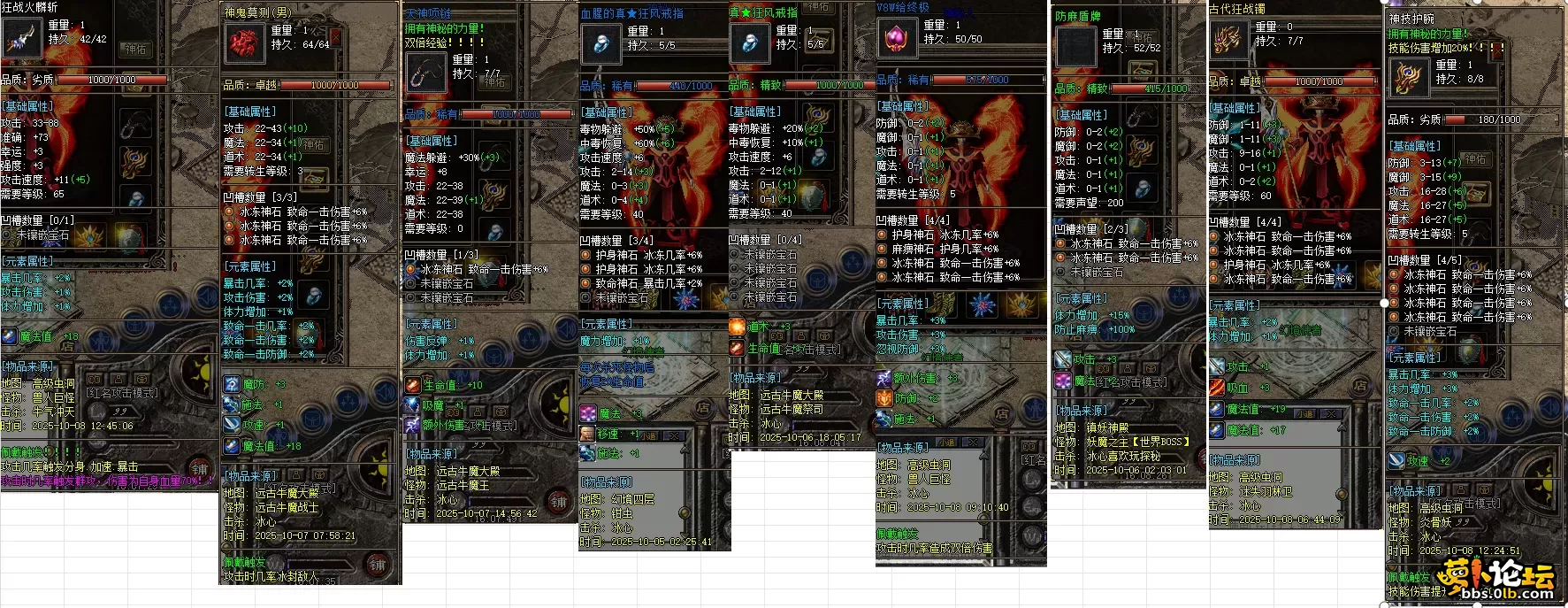
Task: Select the 狂战火麟斩 sword icon
Action: [21, 37]
